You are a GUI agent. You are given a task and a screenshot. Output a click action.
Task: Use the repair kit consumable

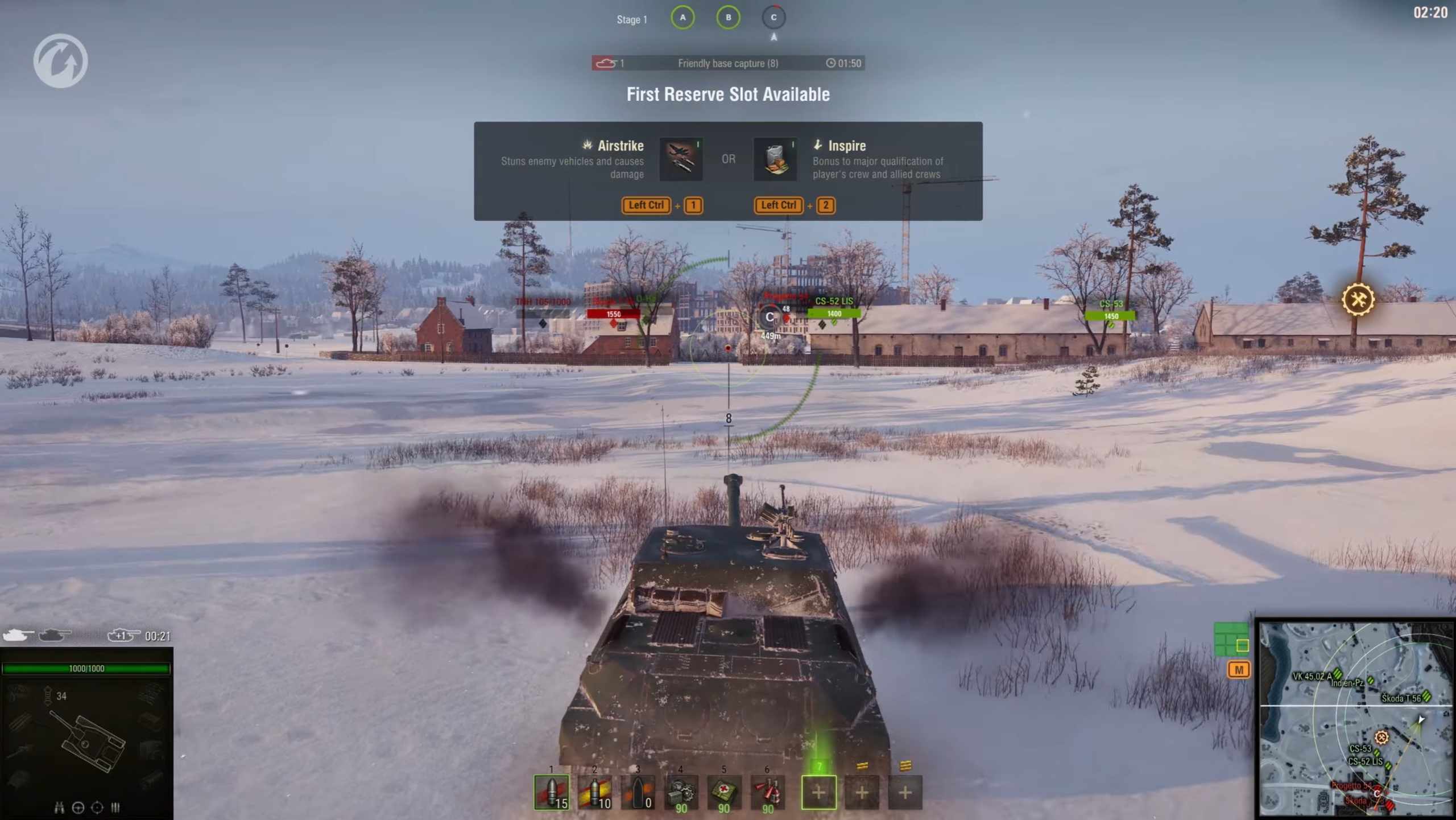point(681,792)
